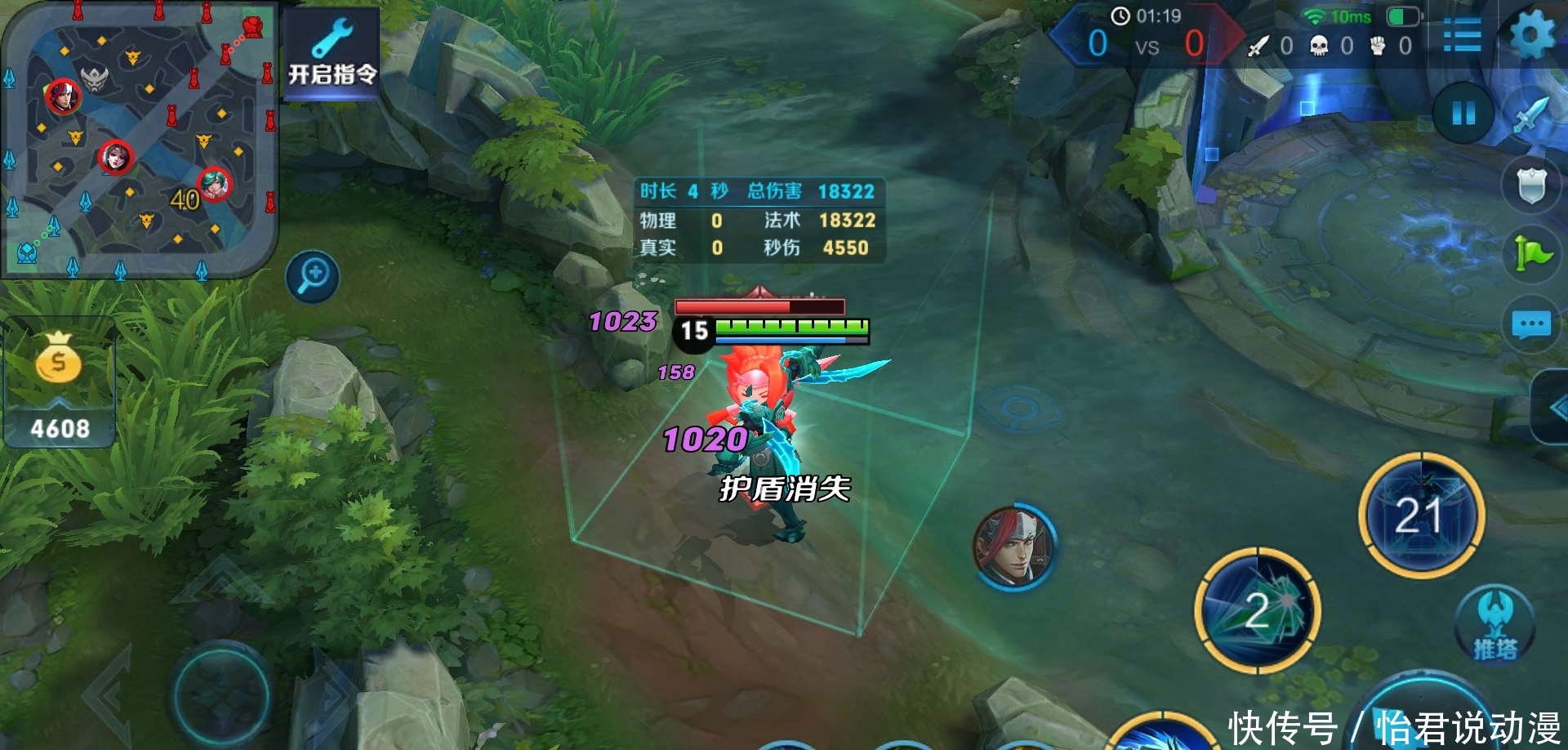
Task: Select the shield defend signal
Action: click(x=1531, y=185)
